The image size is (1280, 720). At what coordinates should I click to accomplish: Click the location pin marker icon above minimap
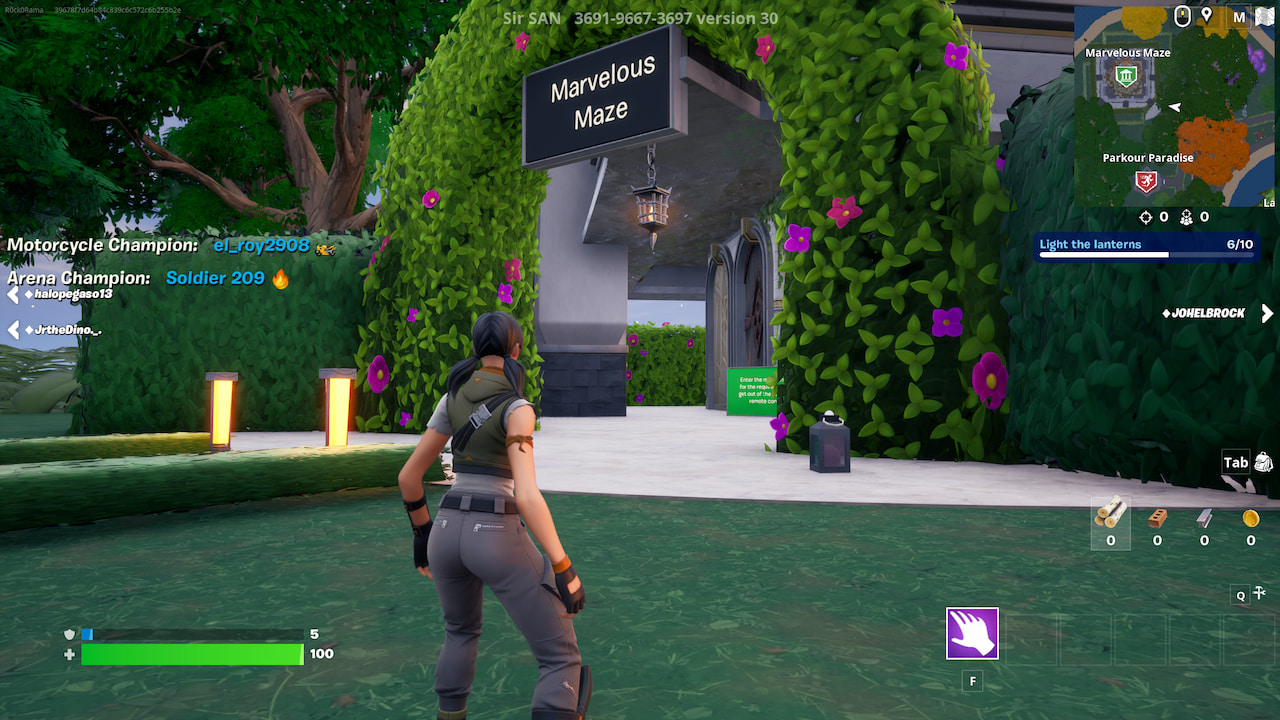point(1207,15)
